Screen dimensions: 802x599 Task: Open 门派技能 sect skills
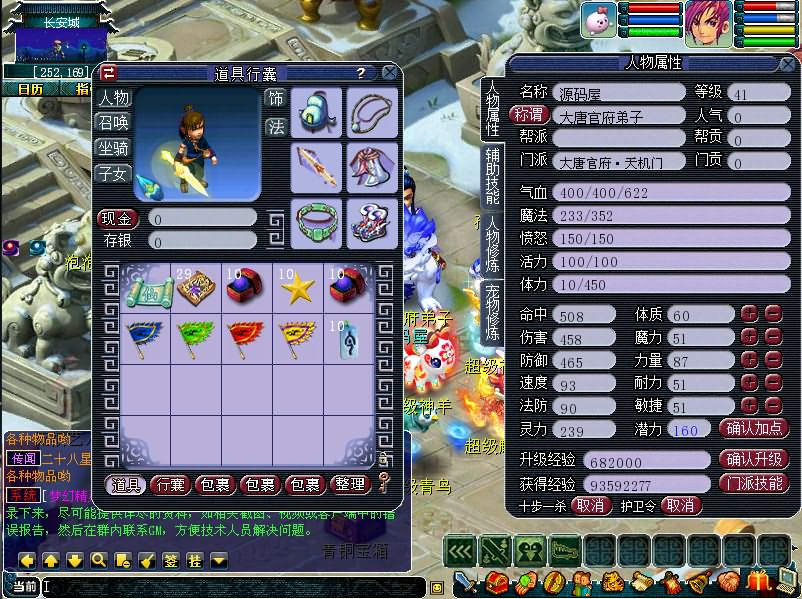(753, 482)
